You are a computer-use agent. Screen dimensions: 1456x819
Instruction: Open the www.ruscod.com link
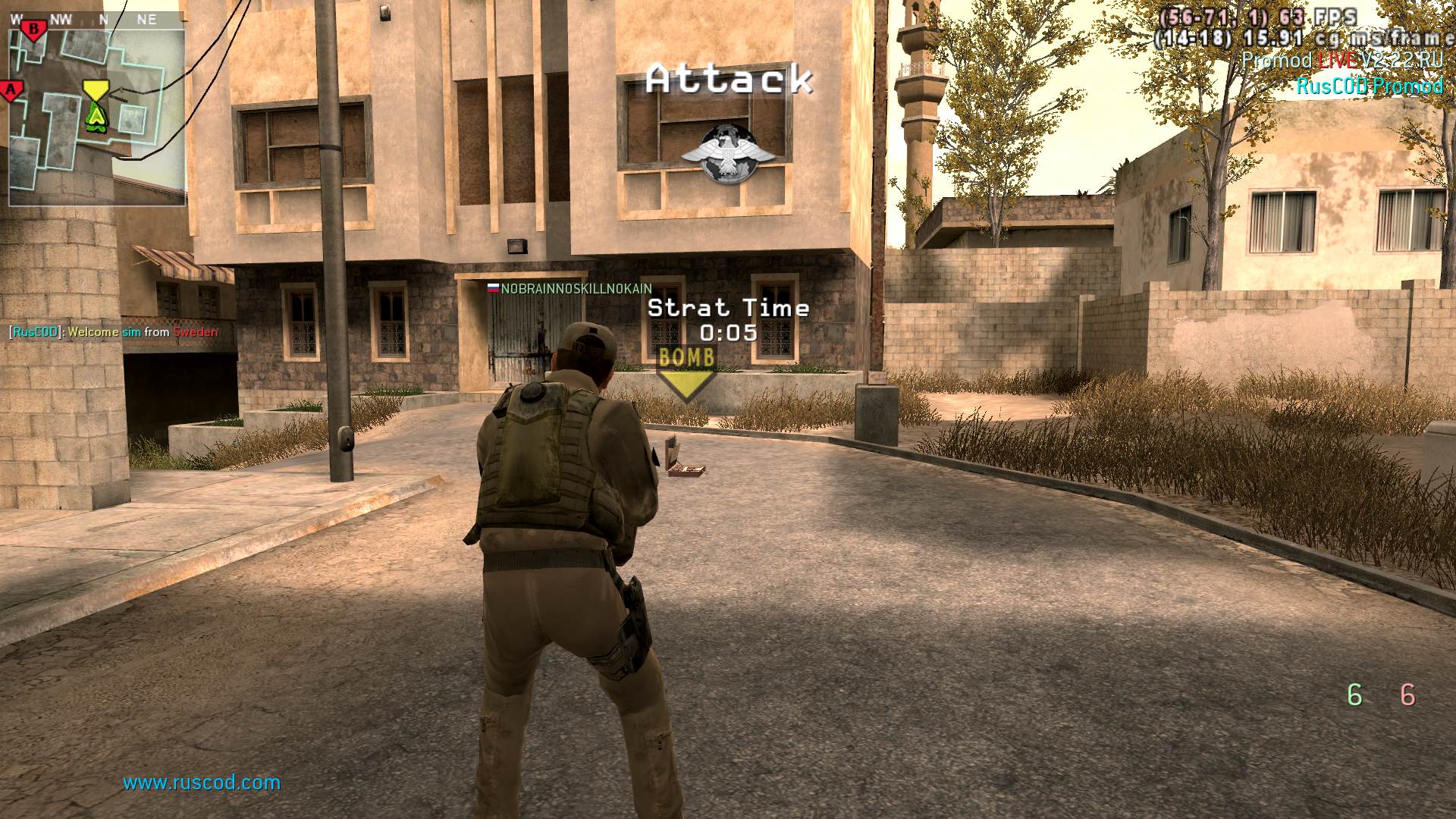click(202, 783)
